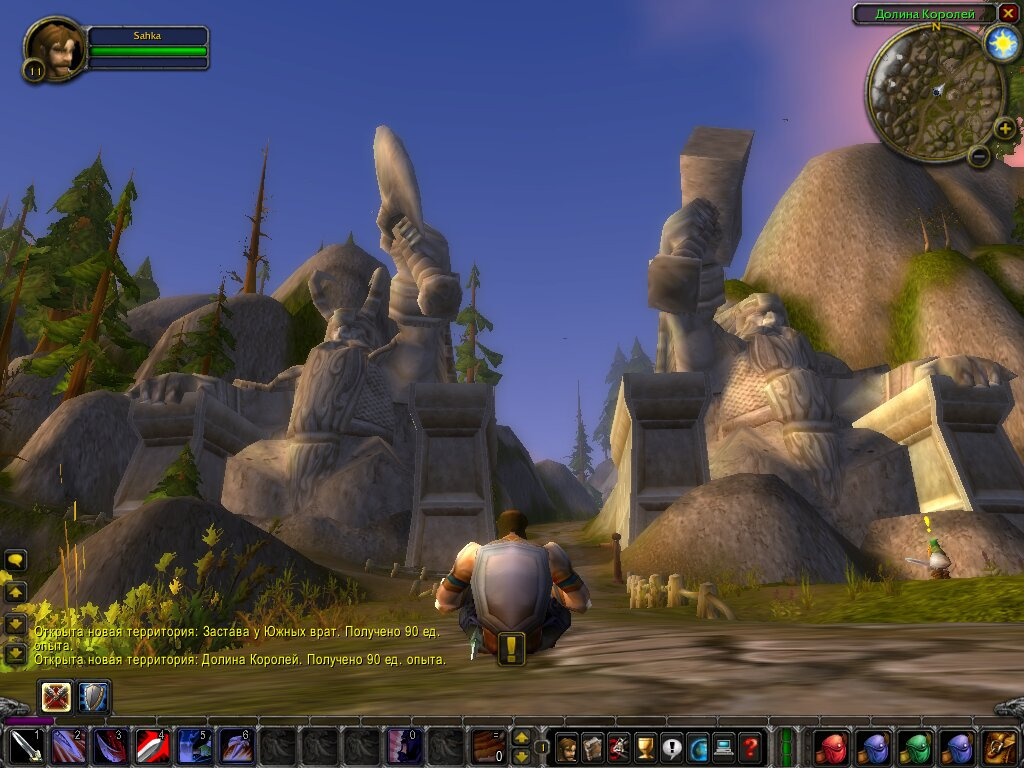Open the main menu computer icon
The image size is (1024, 768).
pos(723,747)
